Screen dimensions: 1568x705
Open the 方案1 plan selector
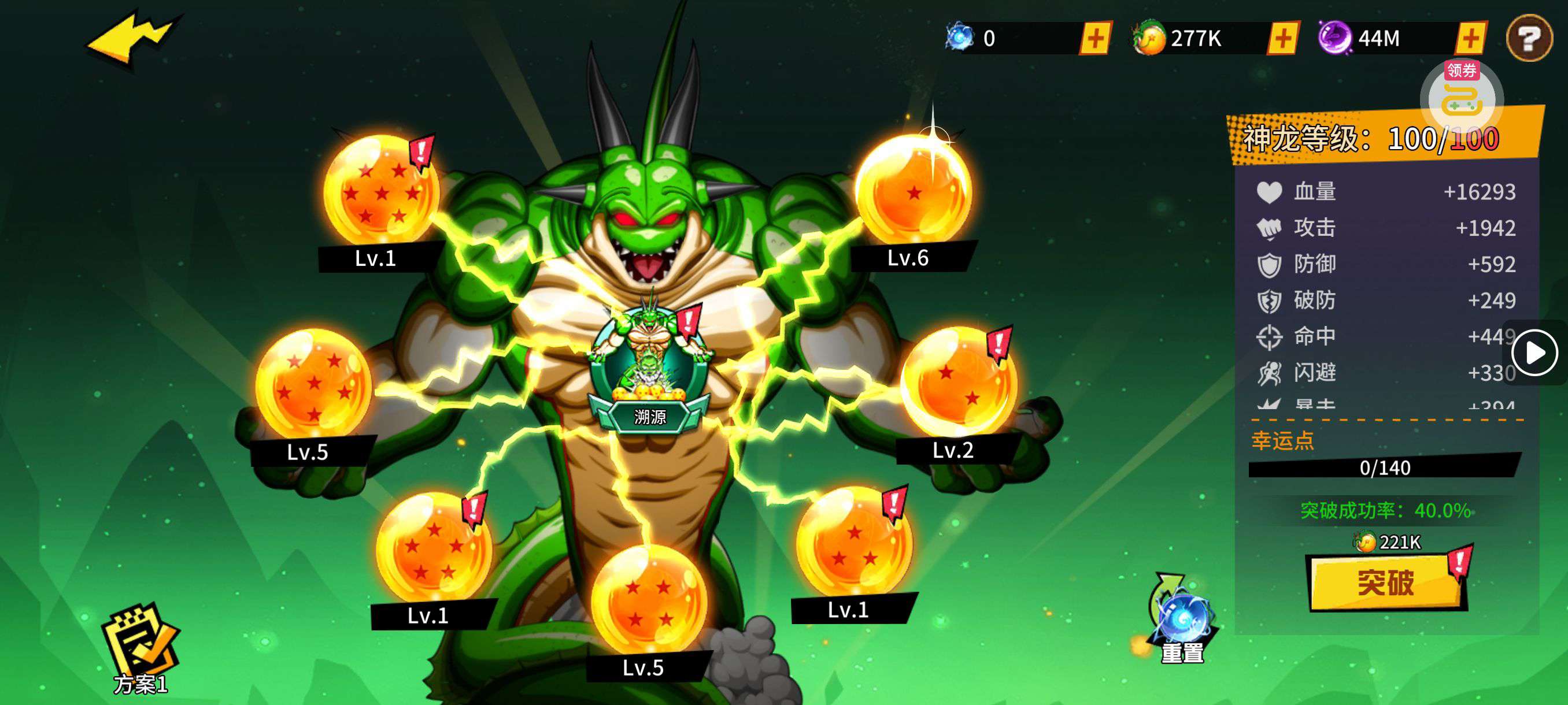pyautogui.click(x=140, y=650)
